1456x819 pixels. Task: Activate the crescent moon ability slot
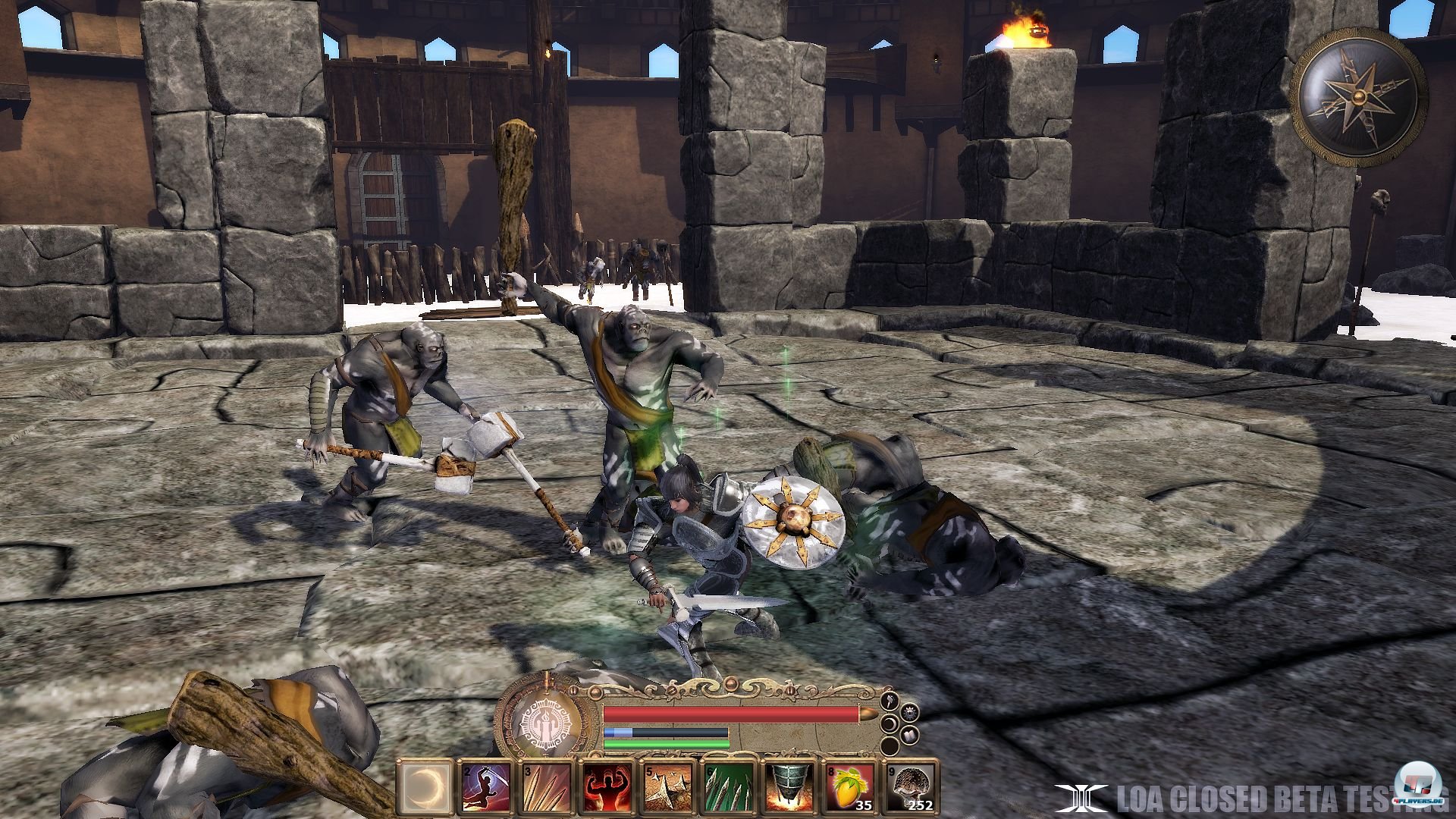tap(425, 786)
